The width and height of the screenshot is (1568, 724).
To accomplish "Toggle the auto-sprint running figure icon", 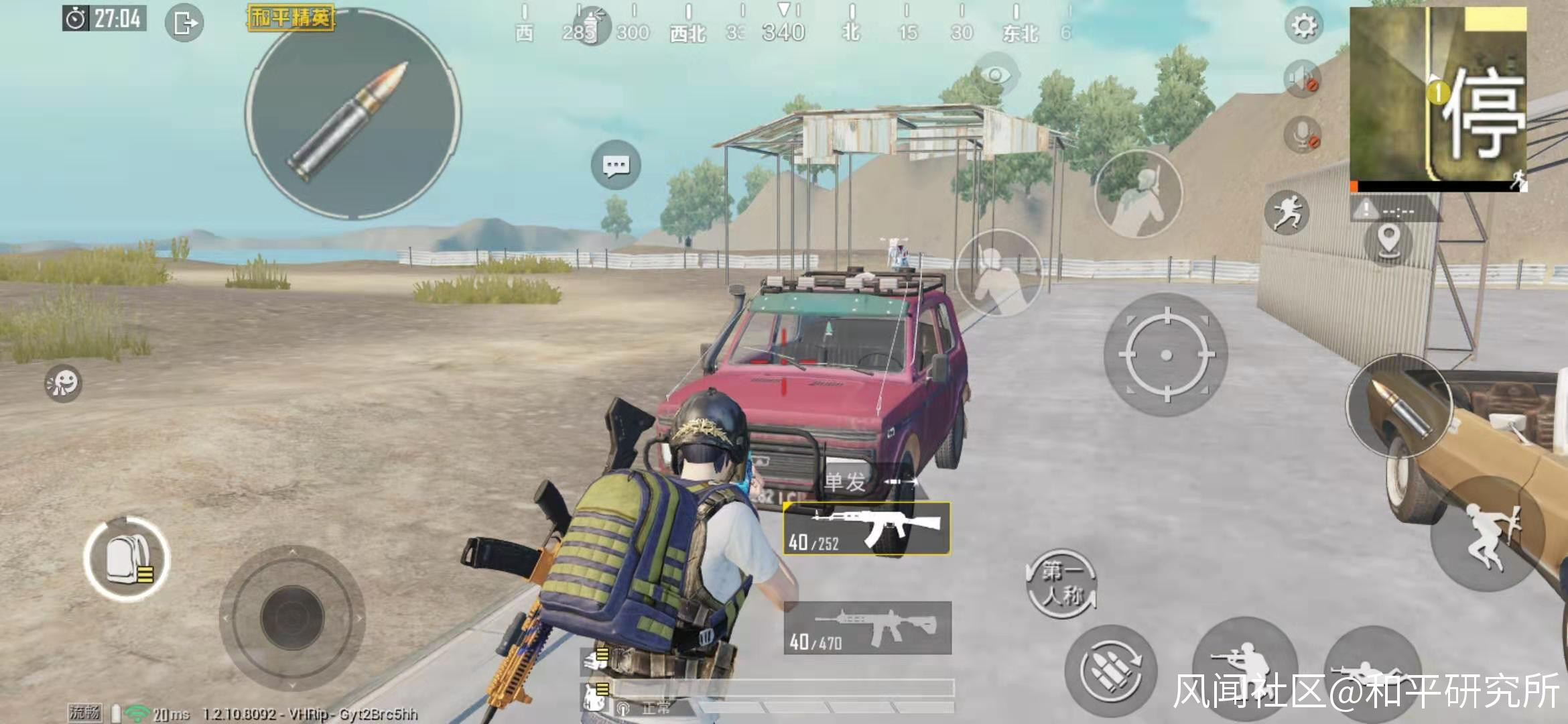I will click(1286, 213).
